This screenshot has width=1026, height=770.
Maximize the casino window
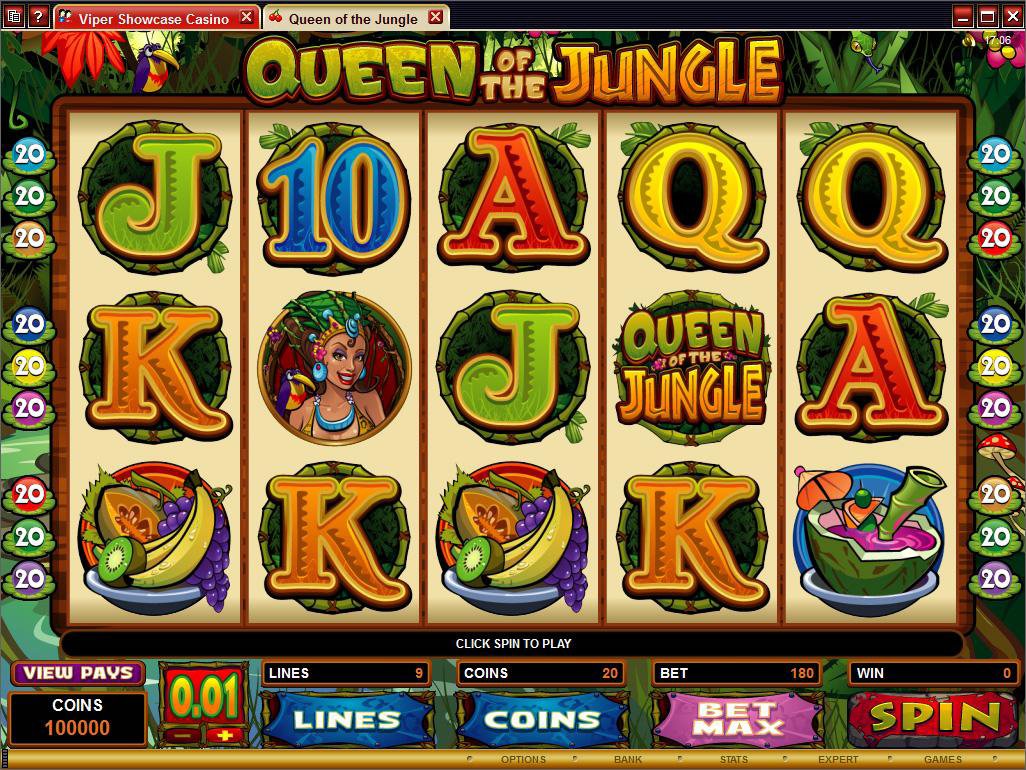click(987, 16)
